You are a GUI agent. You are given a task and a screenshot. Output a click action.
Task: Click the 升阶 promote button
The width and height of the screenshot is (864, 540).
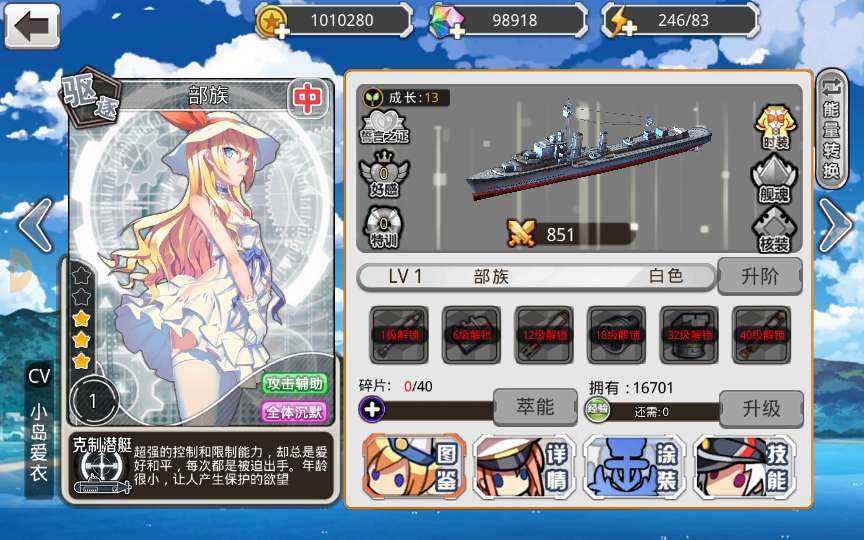pyautogui.click(x=760, y=276)
